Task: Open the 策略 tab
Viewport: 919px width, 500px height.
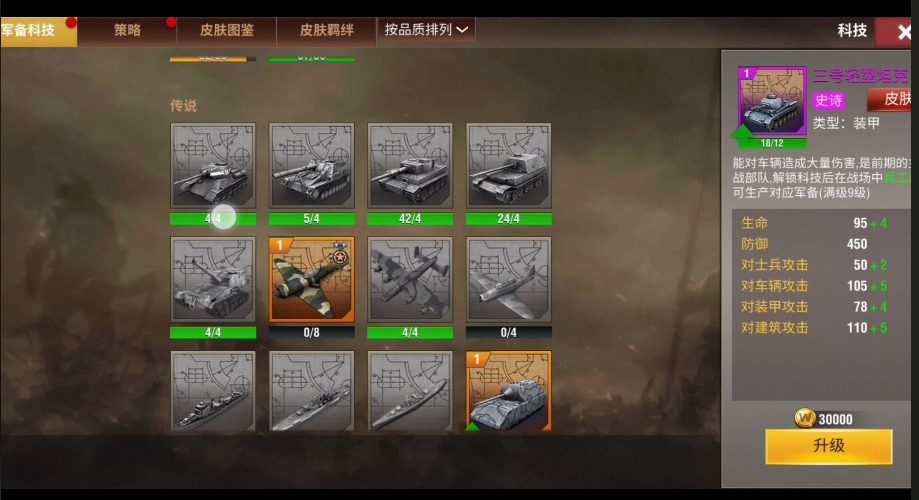Action: [x=127, y=30]
